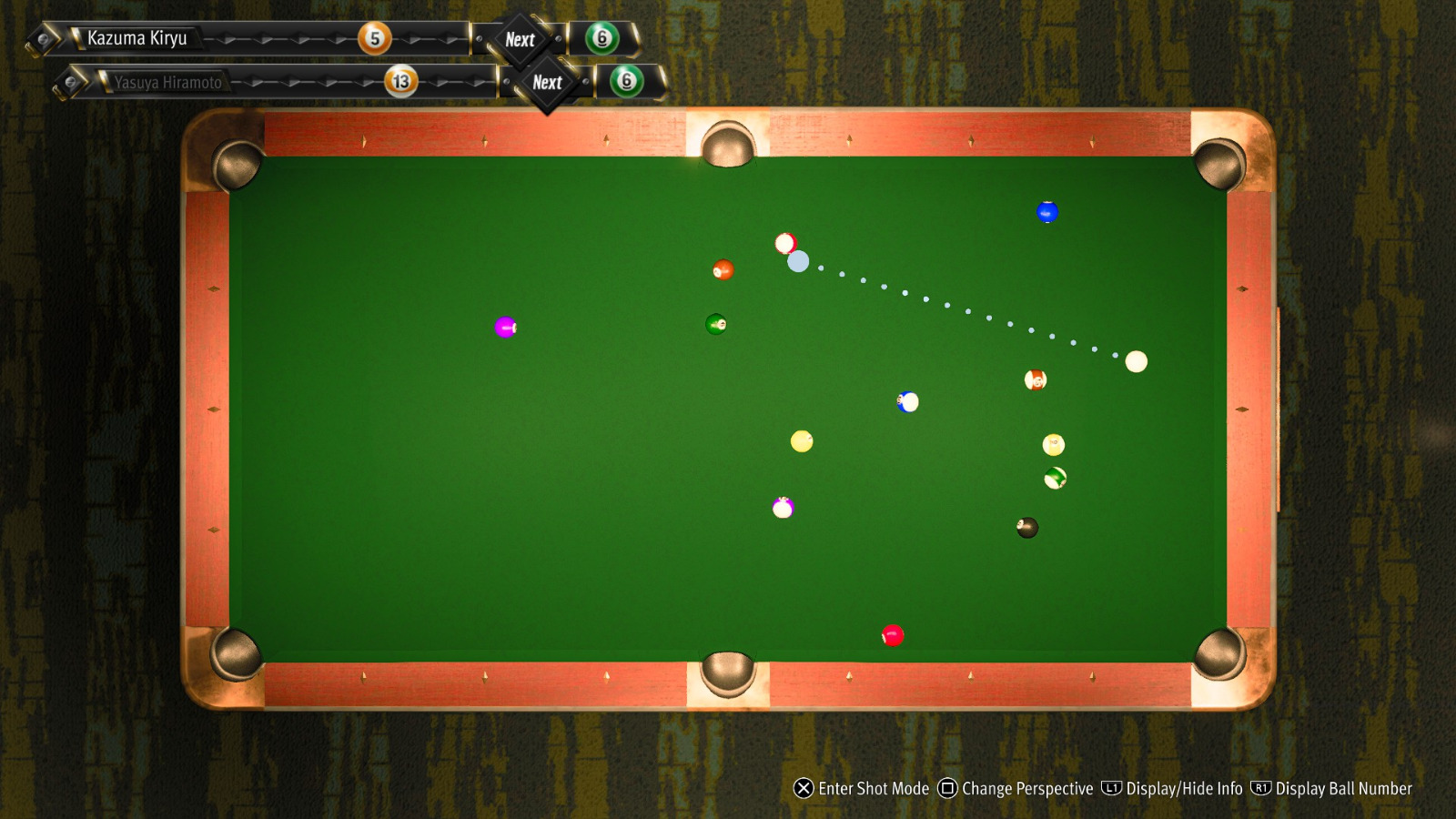Click the Next label above Kiryu's ball
1456x819 pixels.
pos(519,39)
